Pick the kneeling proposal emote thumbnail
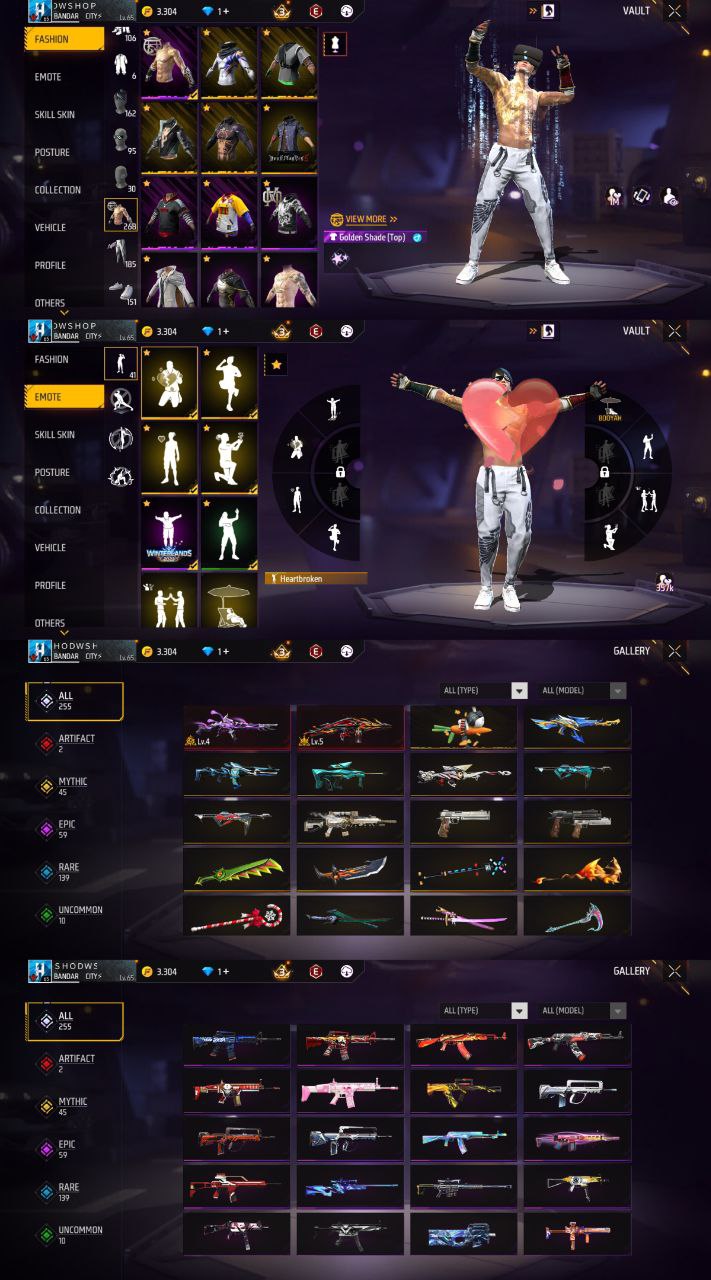This screenshot has height=1280, width=711. [229, 456]
